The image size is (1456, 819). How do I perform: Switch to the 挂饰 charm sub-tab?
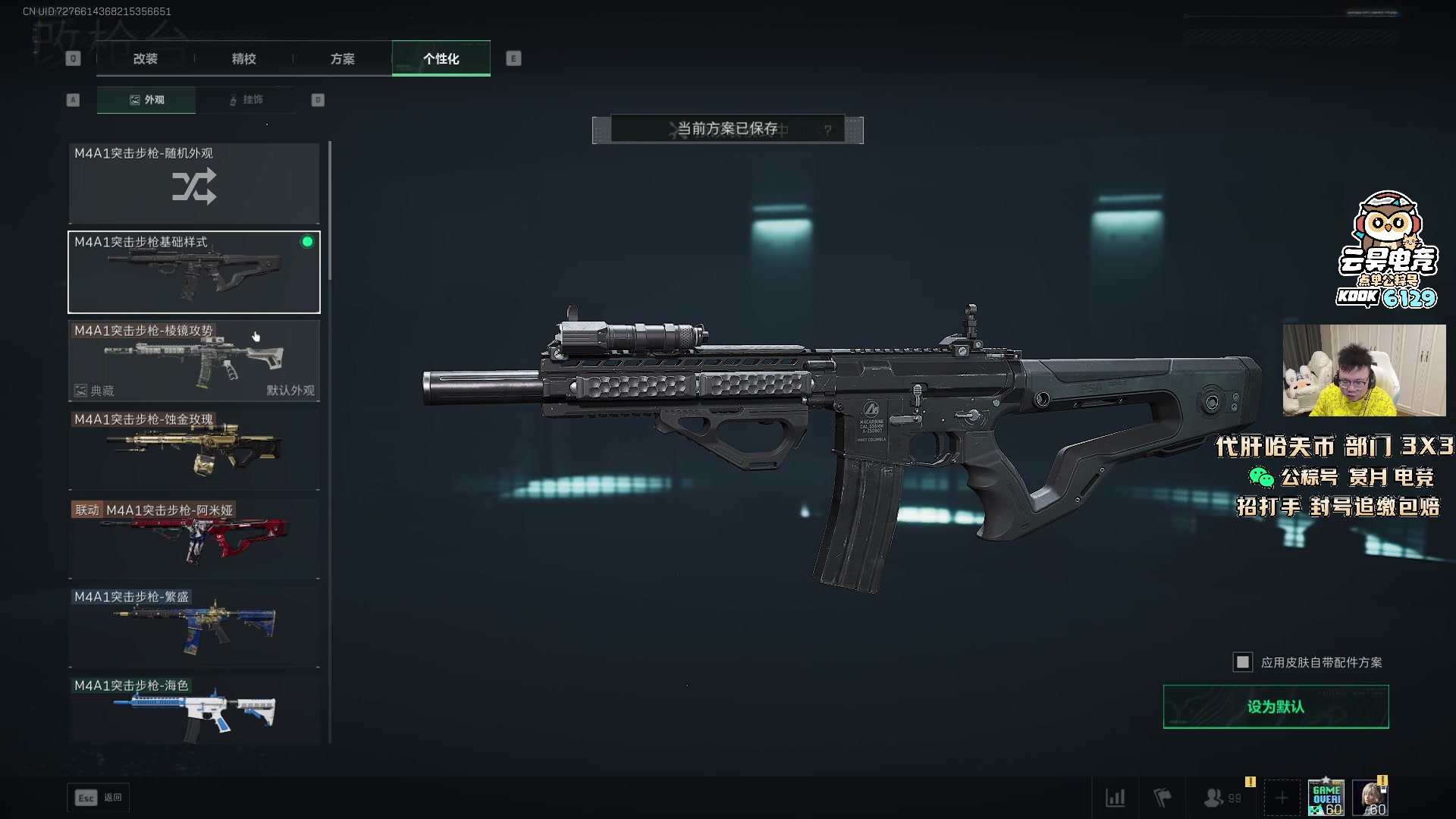[x=245, y=99]
